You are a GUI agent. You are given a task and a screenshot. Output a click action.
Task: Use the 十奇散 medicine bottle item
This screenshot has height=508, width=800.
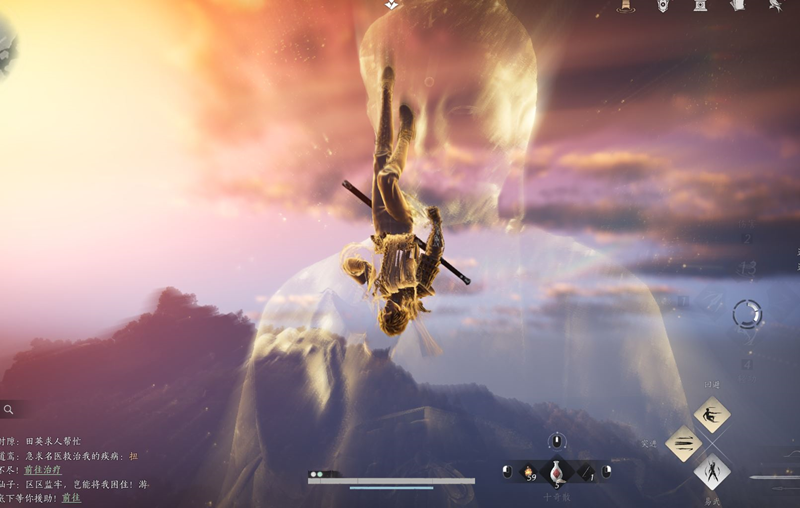pos(556,472)
